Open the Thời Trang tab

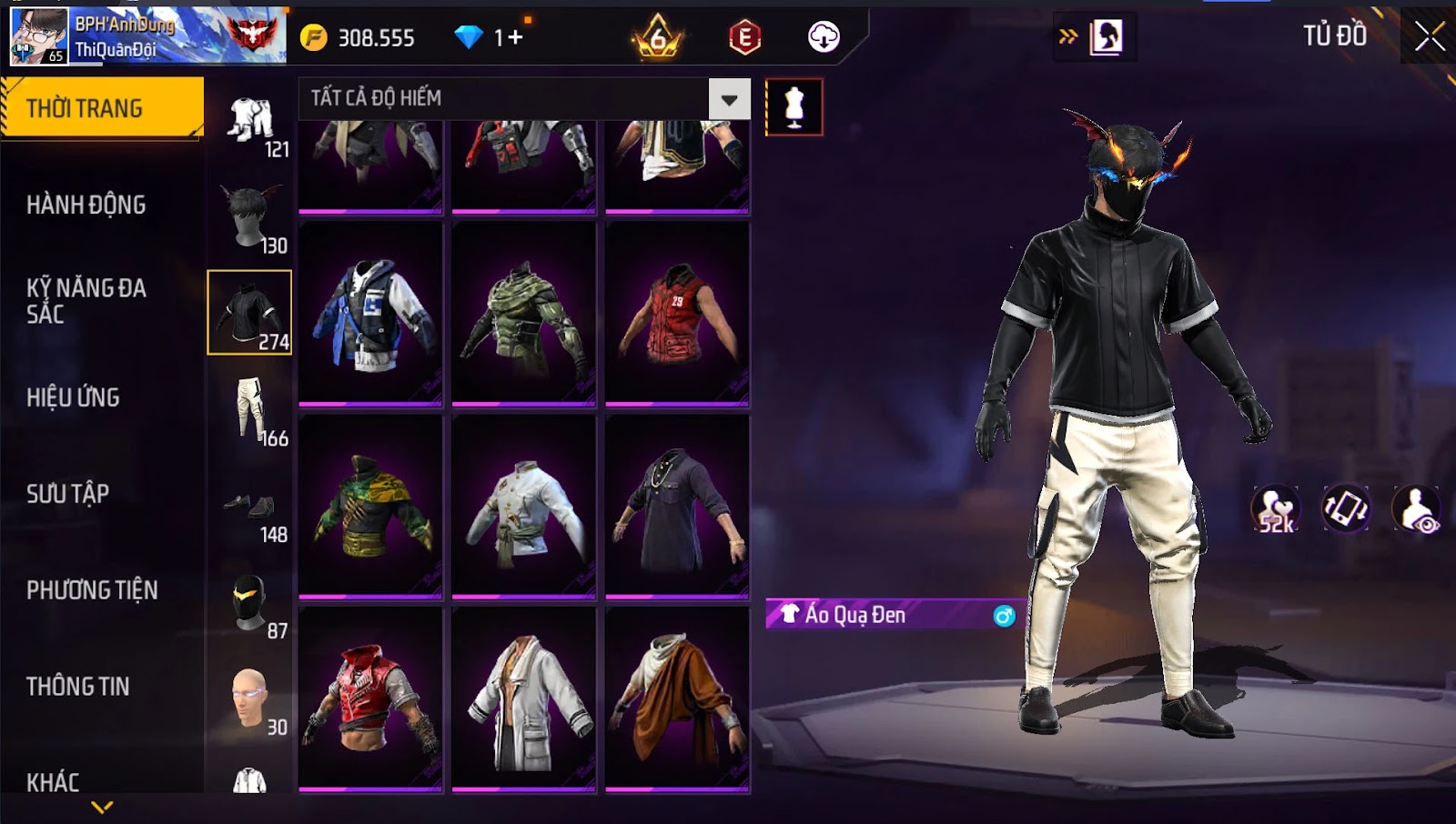pyautogui.click(x=102, y=108)
